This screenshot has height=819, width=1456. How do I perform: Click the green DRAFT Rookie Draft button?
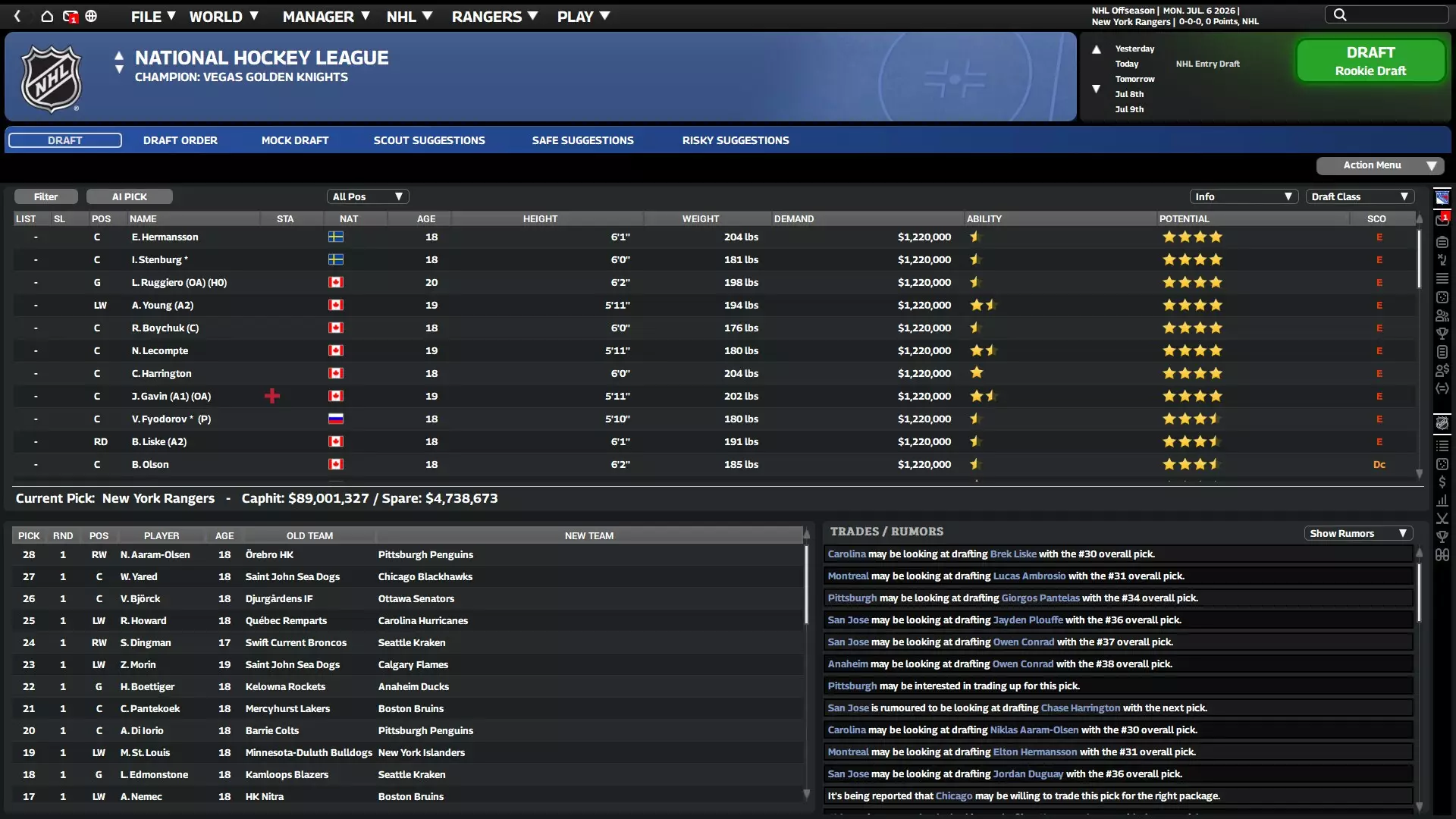[x=1370, y=61]
